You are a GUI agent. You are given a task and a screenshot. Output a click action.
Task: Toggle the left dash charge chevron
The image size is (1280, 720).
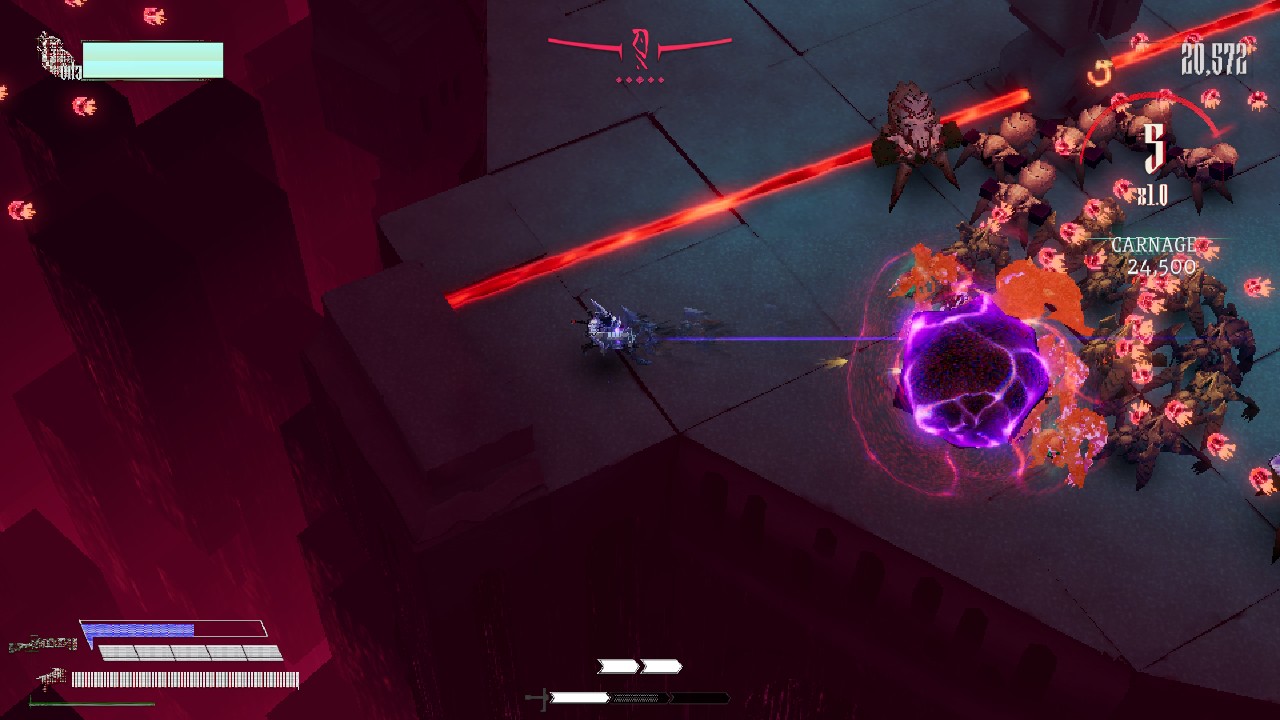pos(615,667)
